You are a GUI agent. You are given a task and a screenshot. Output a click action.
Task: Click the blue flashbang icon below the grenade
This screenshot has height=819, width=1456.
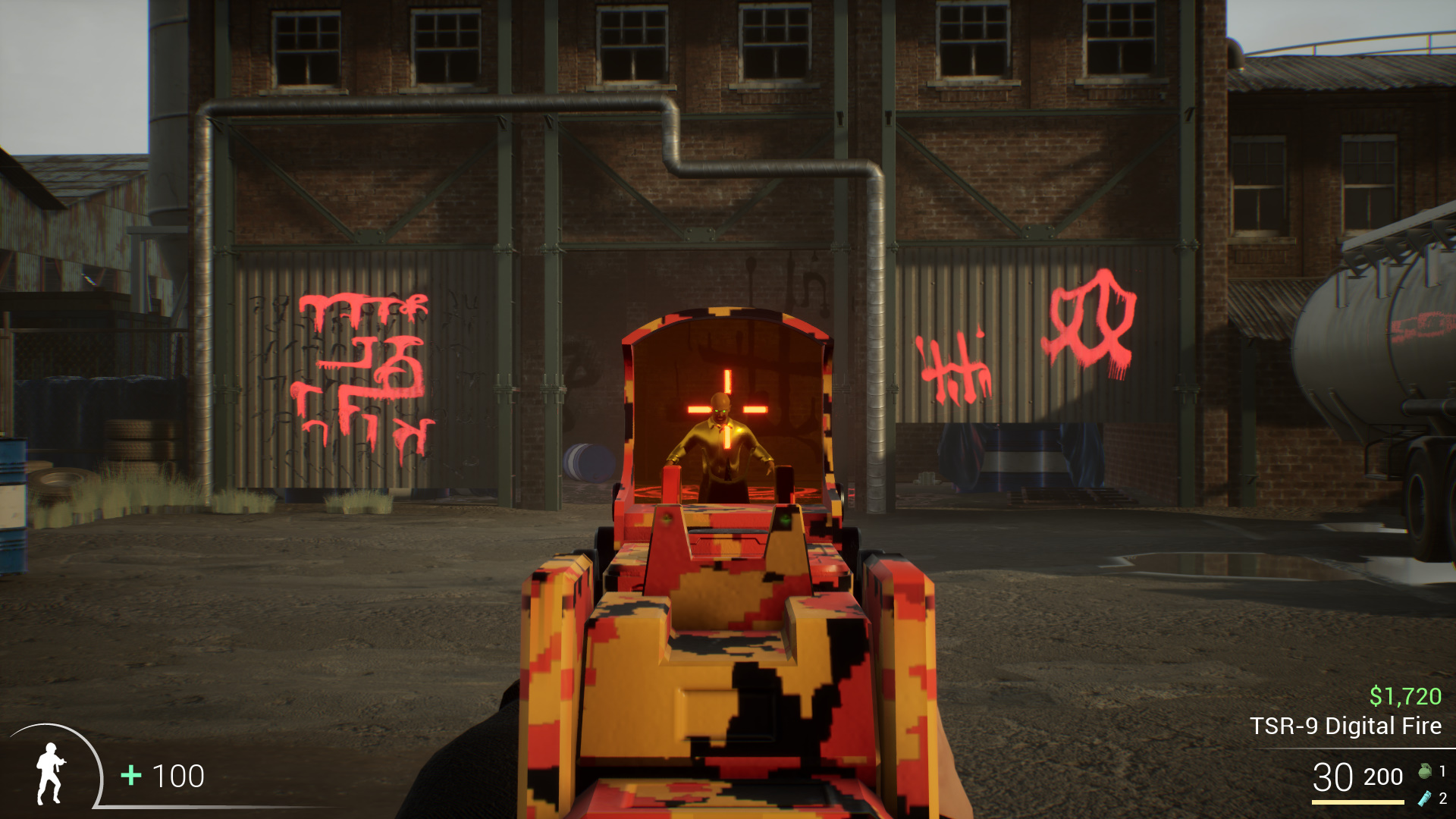pyautogui.click(x=1424, y=799)
